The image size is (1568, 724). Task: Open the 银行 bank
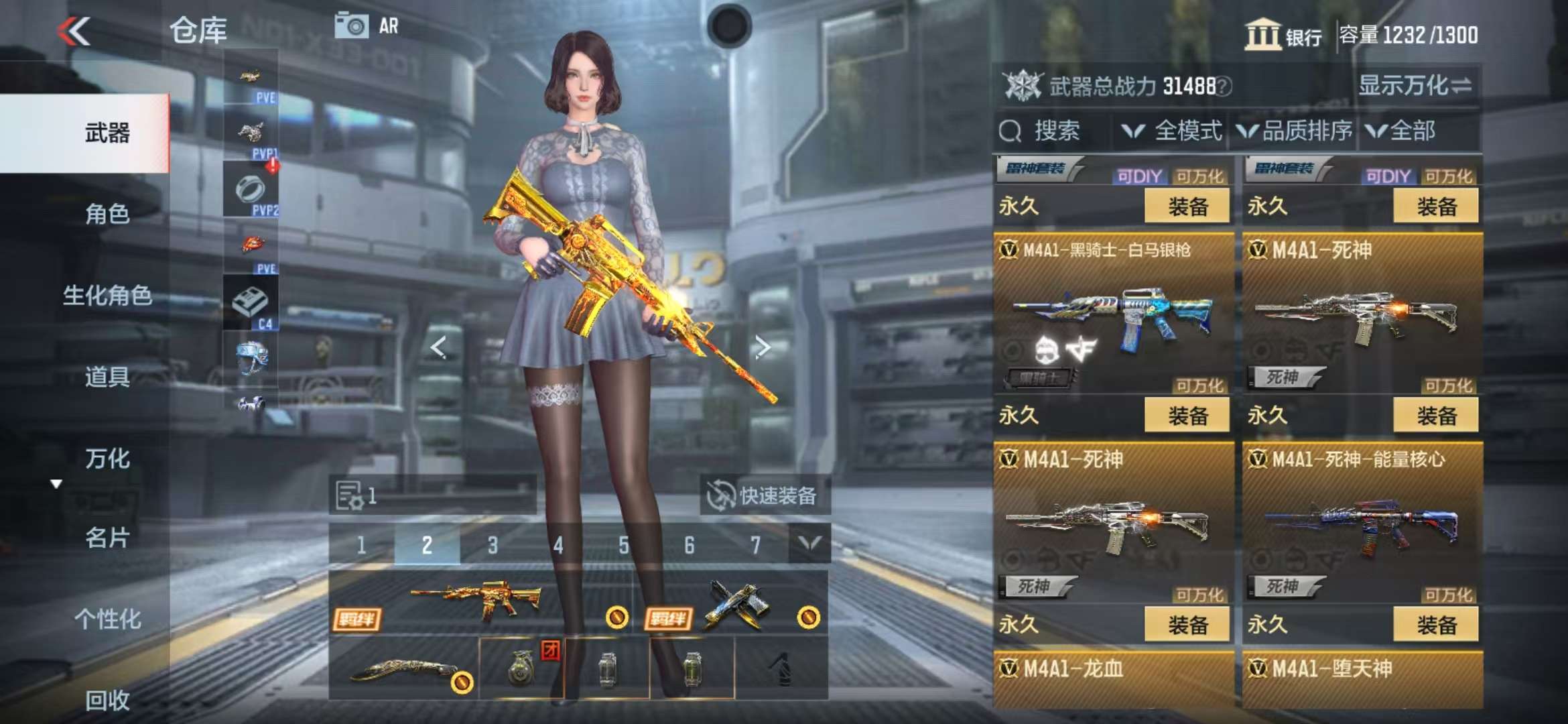1283,35
